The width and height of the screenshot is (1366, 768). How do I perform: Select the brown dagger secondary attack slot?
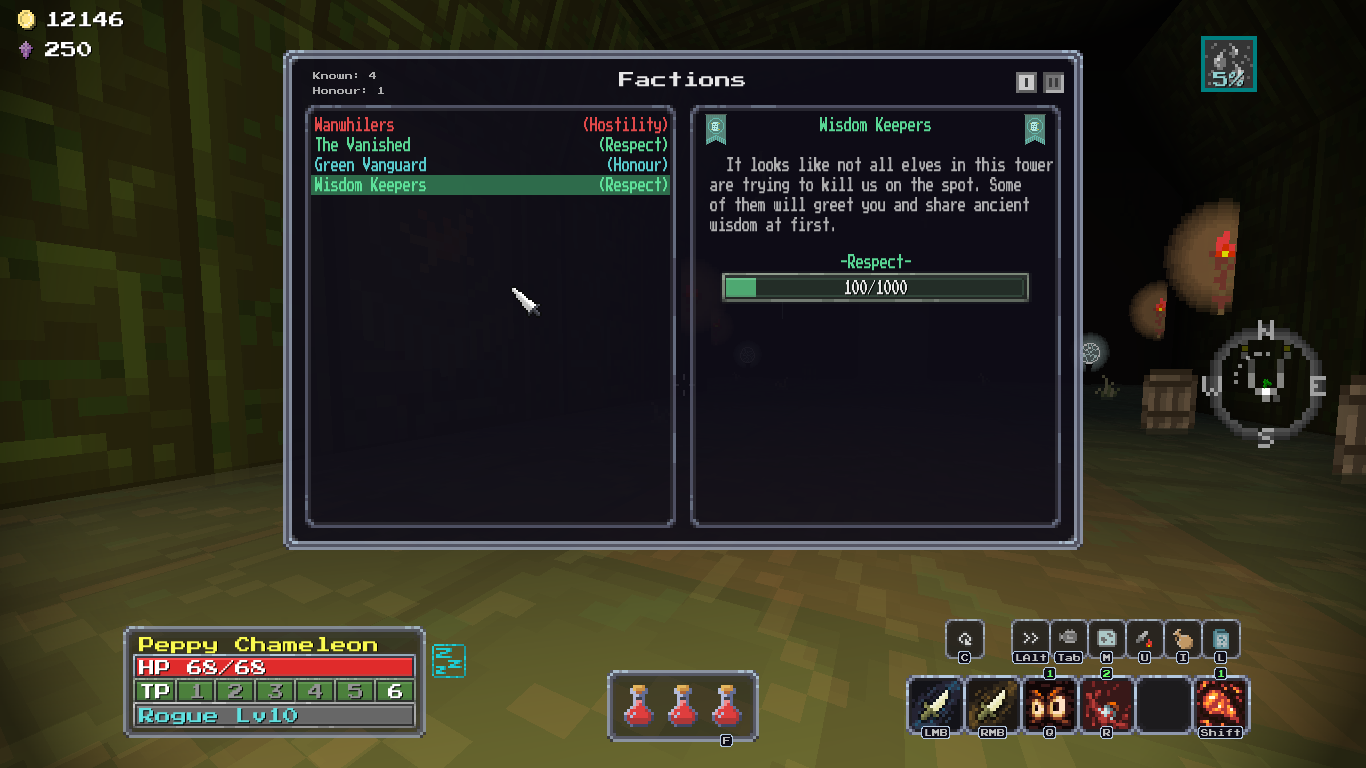993,705
